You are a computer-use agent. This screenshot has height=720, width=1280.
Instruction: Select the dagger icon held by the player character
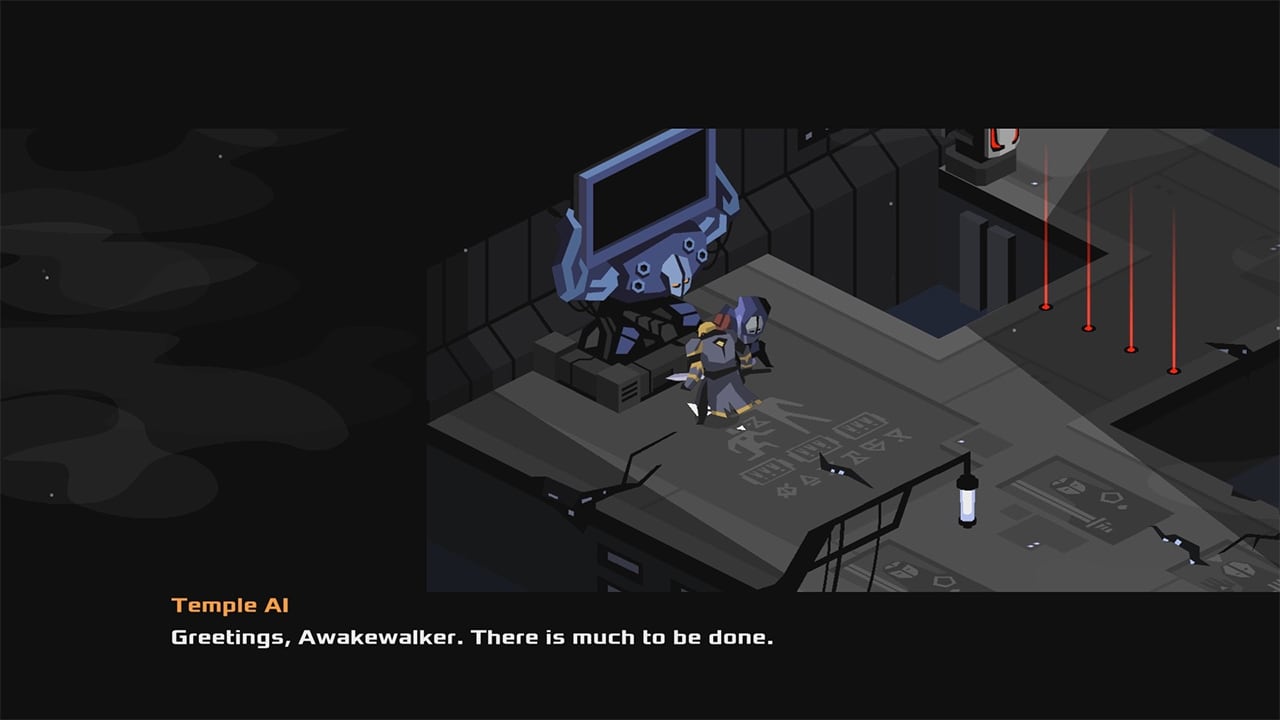coord(676,377)
